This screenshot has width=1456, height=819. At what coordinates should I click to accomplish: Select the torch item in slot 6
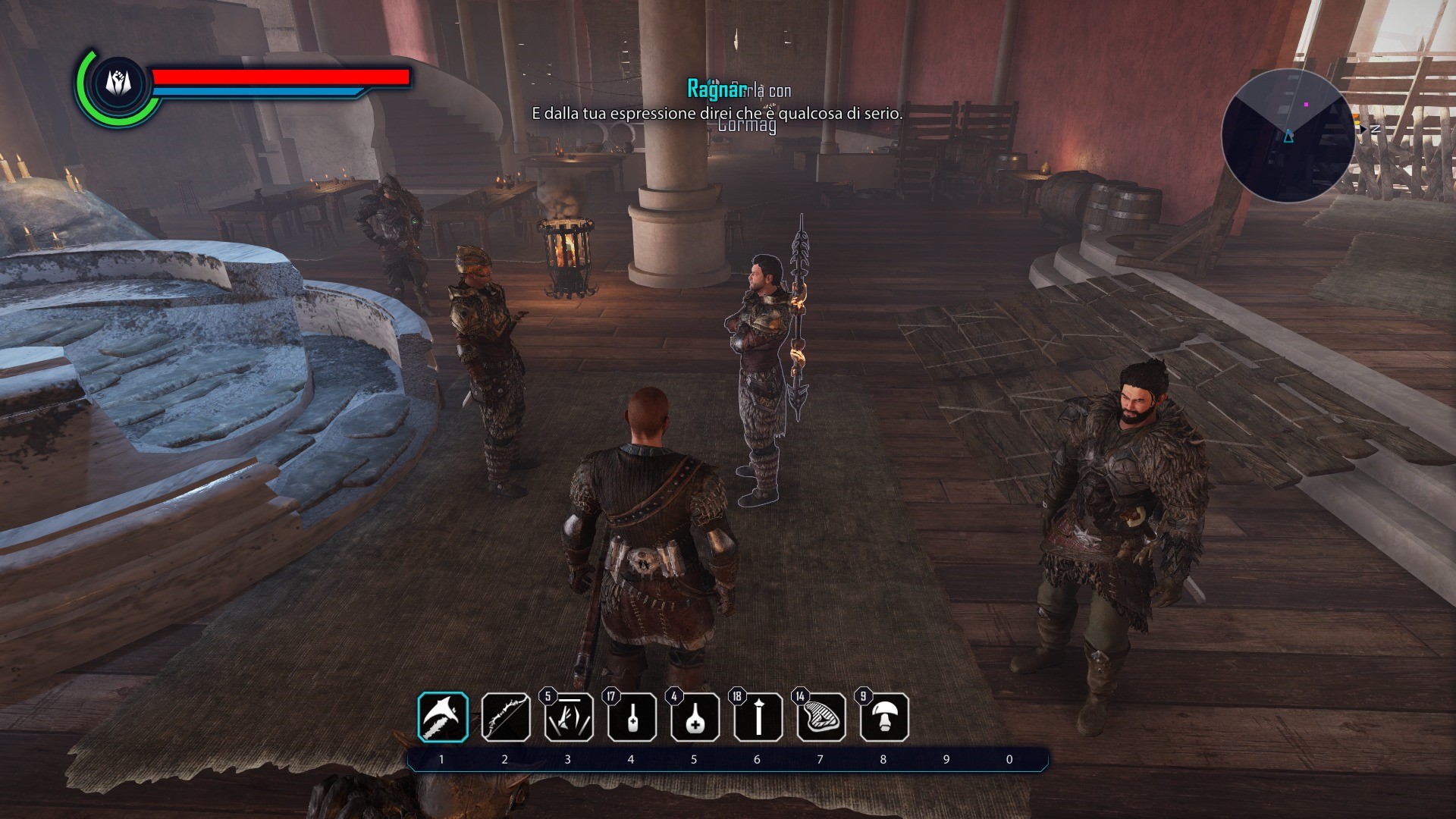pyautogui.click(x=758, y=717)
